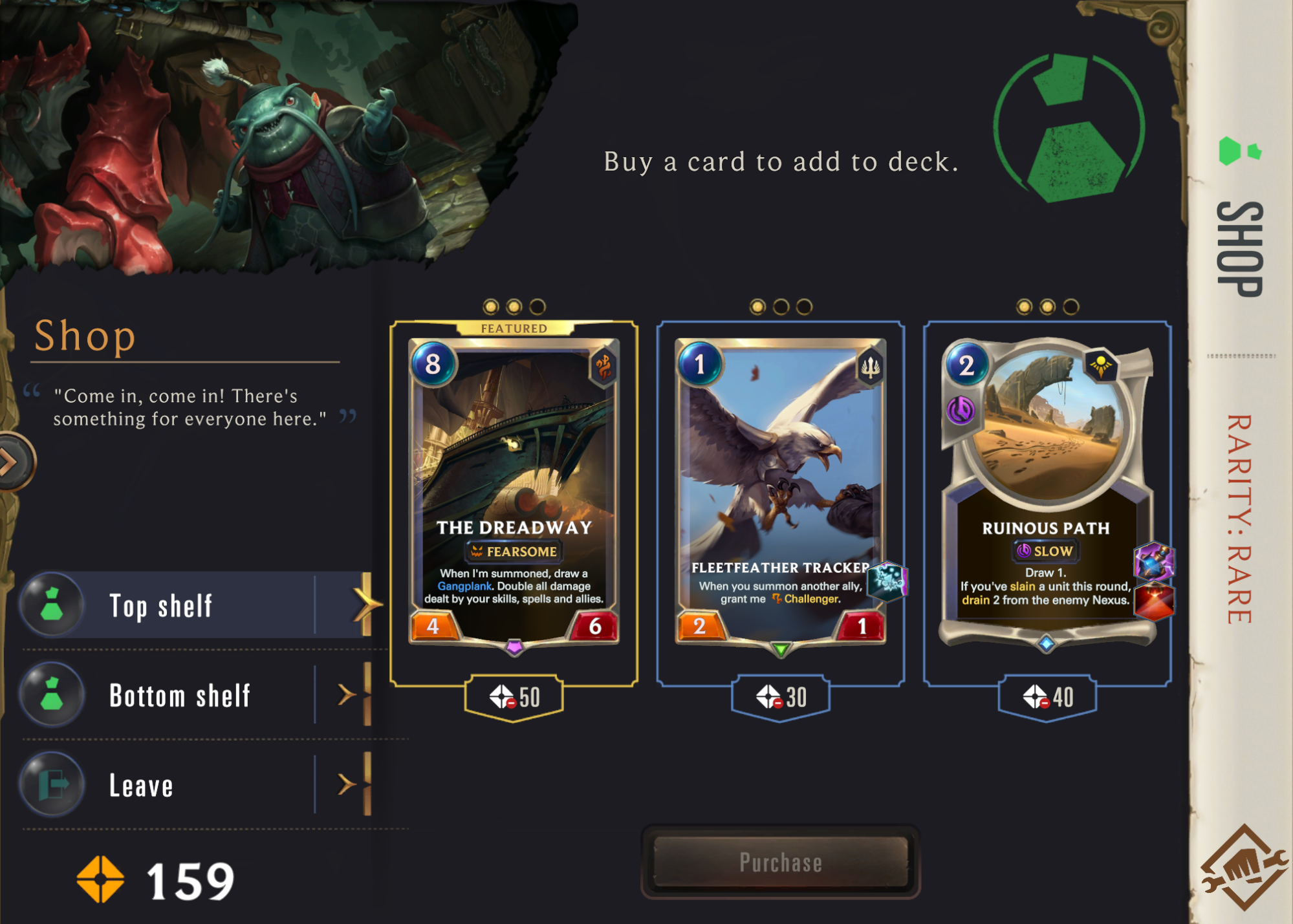The image size is (1293, 924).
Task: Inspect the item attached to Fleetfeather Tracker
Action: (x=887, y=580)
